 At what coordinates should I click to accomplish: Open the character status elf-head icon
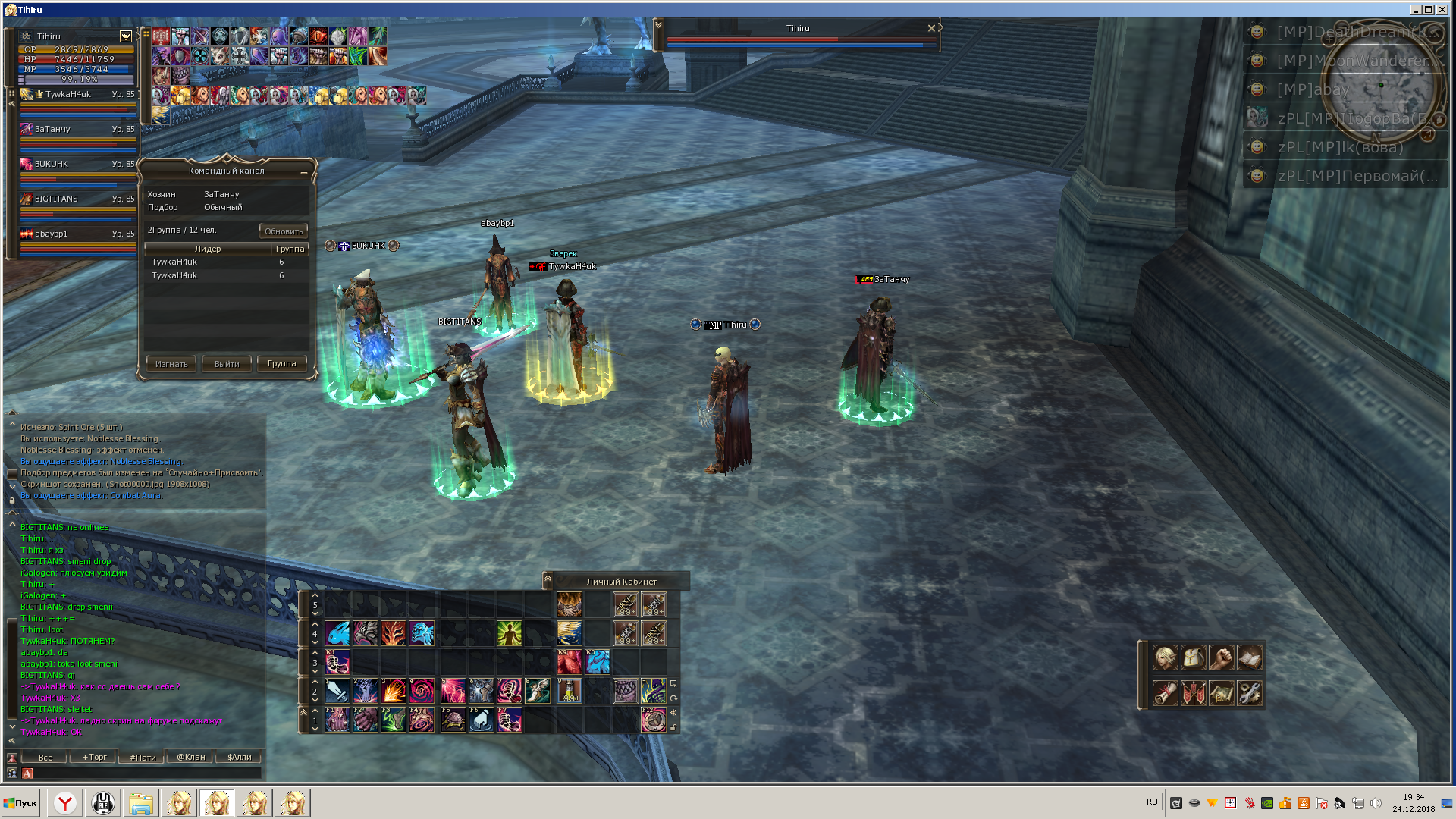1166,657
